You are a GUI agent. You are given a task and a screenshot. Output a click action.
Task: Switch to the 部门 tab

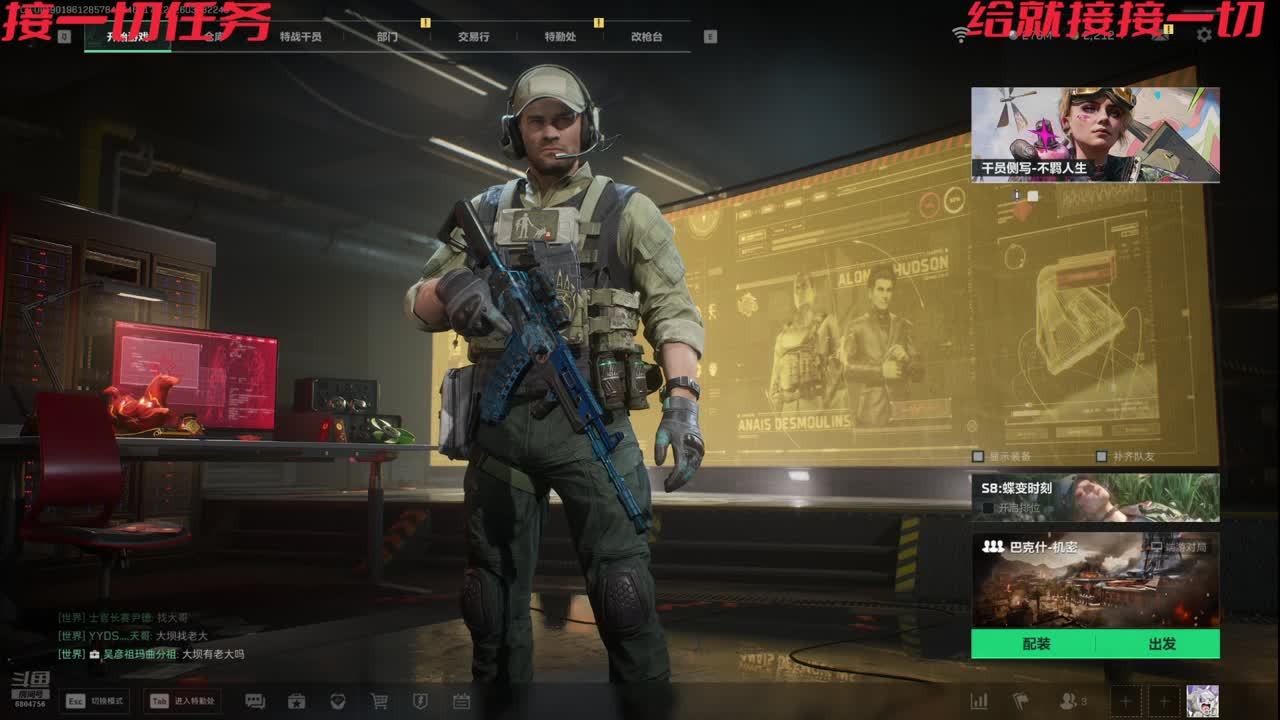(387, 37)
